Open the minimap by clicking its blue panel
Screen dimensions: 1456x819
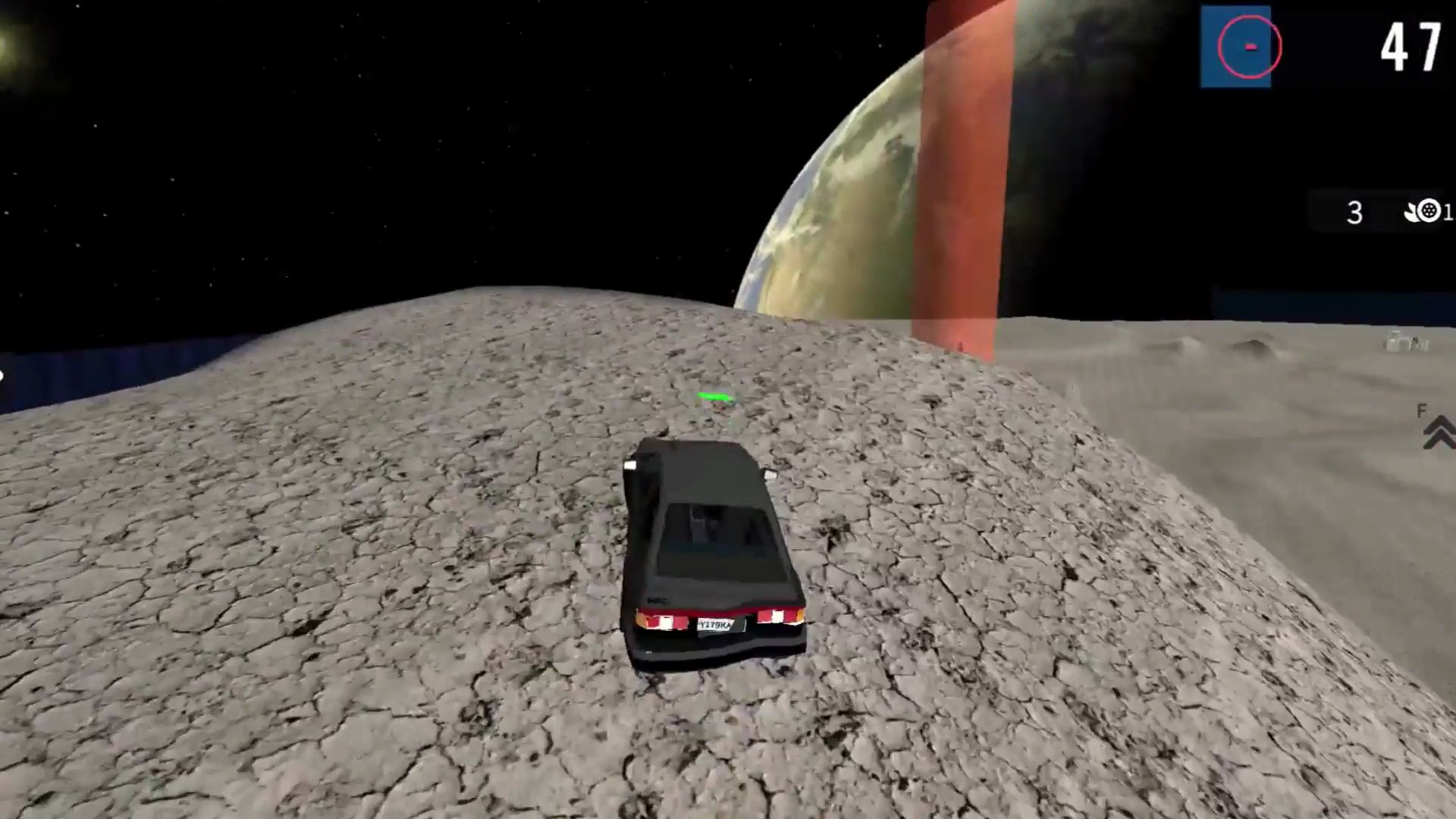click(x=1236, y=47)
